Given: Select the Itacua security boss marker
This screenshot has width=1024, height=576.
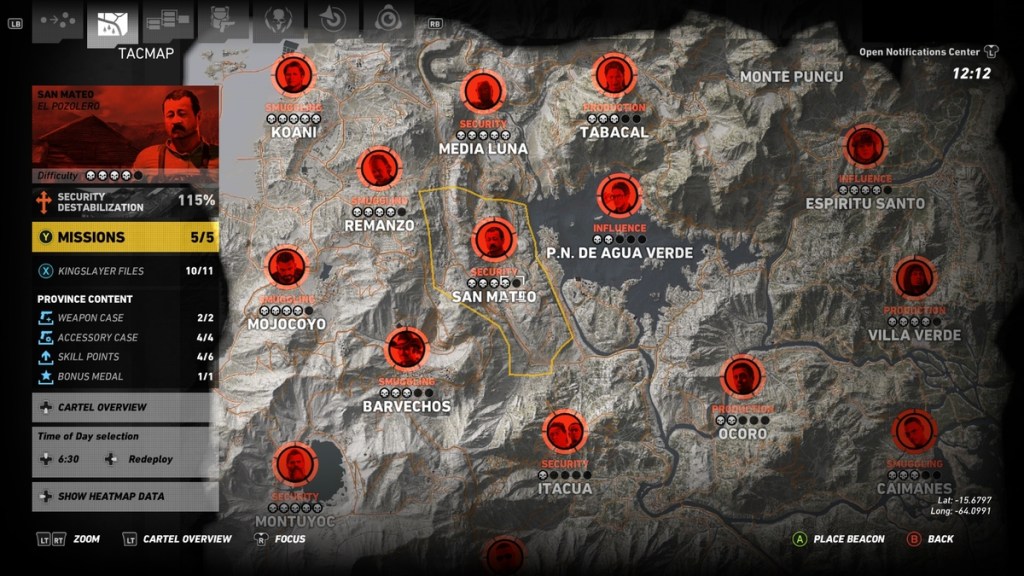Looking at the screenshot, I should point(565,432).
